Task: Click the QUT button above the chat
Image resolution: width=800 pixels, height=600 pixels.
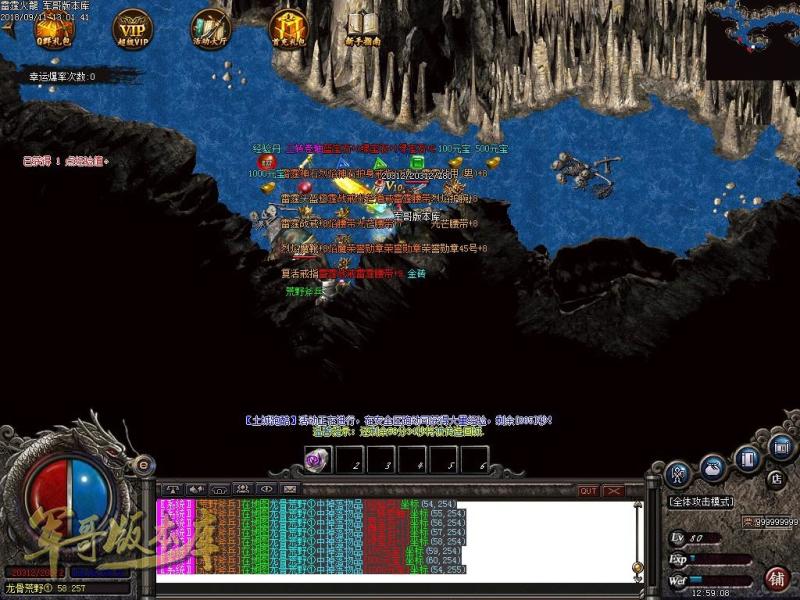Action: (x=588, y=490)
